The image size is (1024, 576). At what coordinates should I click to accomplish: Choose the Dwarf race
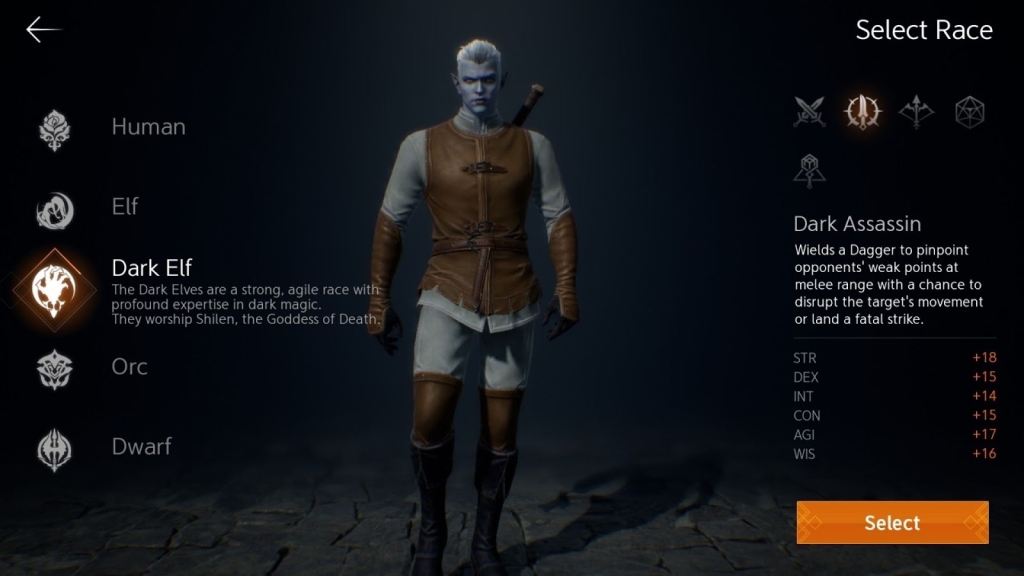tap(141, 447)
